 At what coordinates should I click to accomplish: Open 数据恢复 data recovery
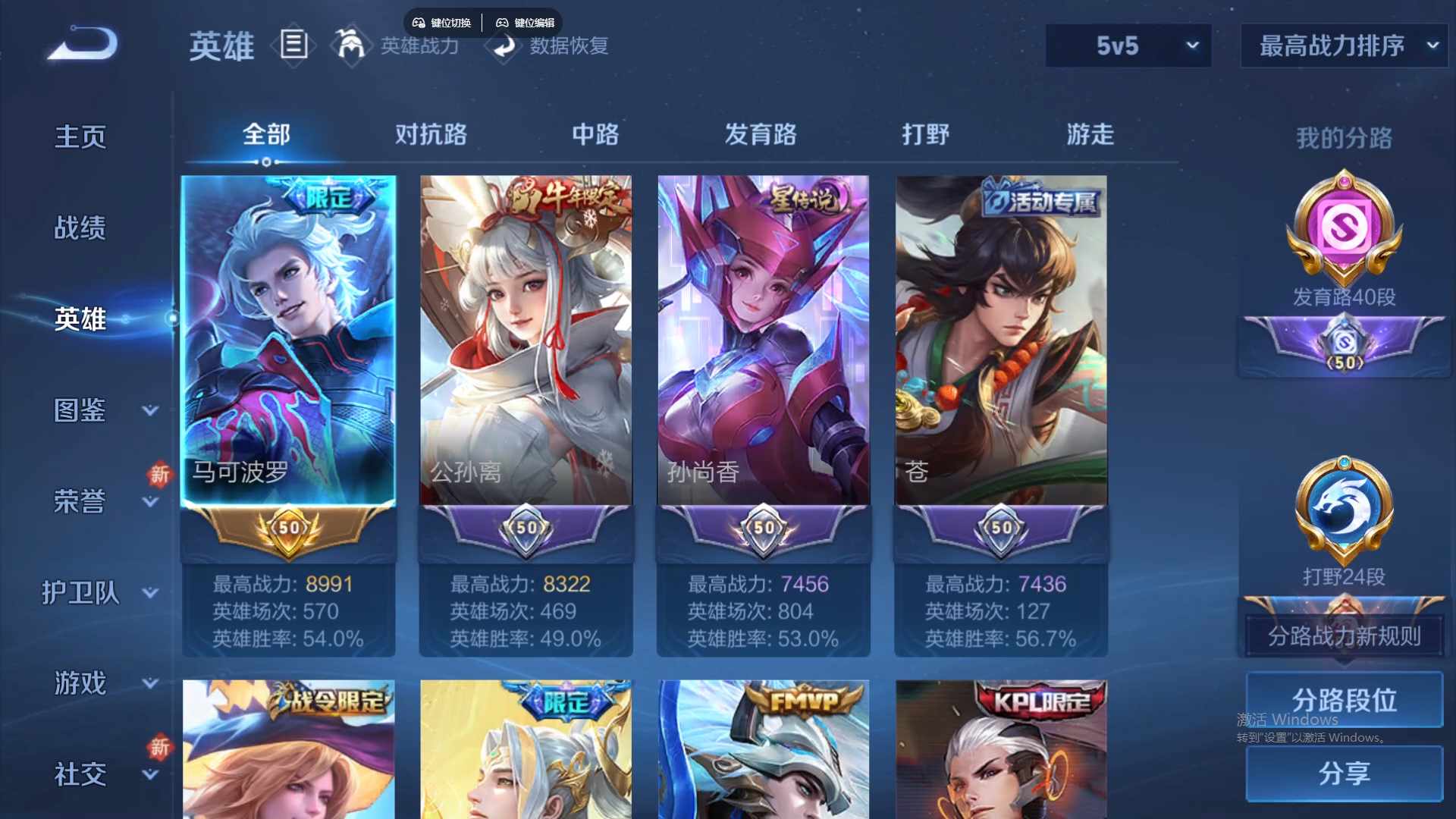(x=504, y=47)
